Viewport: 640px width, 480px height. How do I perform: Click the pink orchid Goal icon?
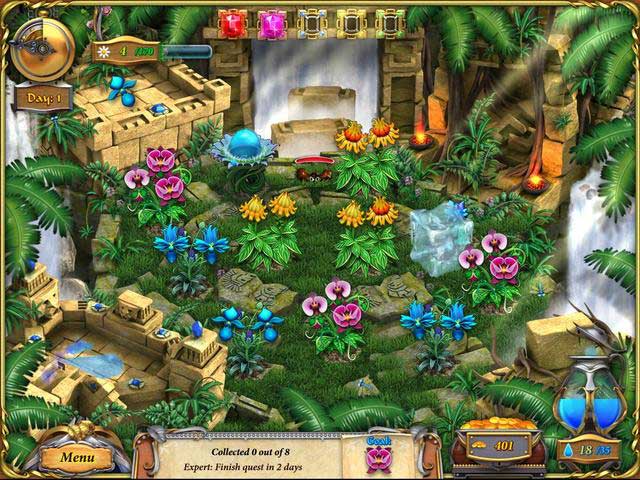[377, 456]
